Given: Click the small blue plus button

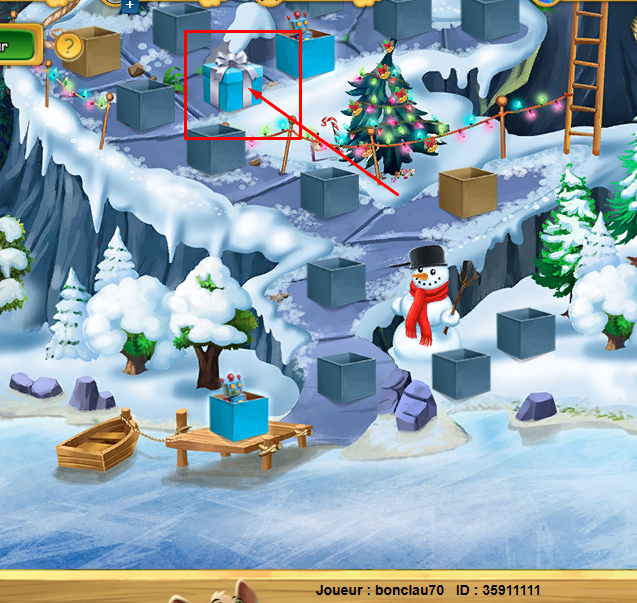Looking at the screenshot, I should [129, 5].
